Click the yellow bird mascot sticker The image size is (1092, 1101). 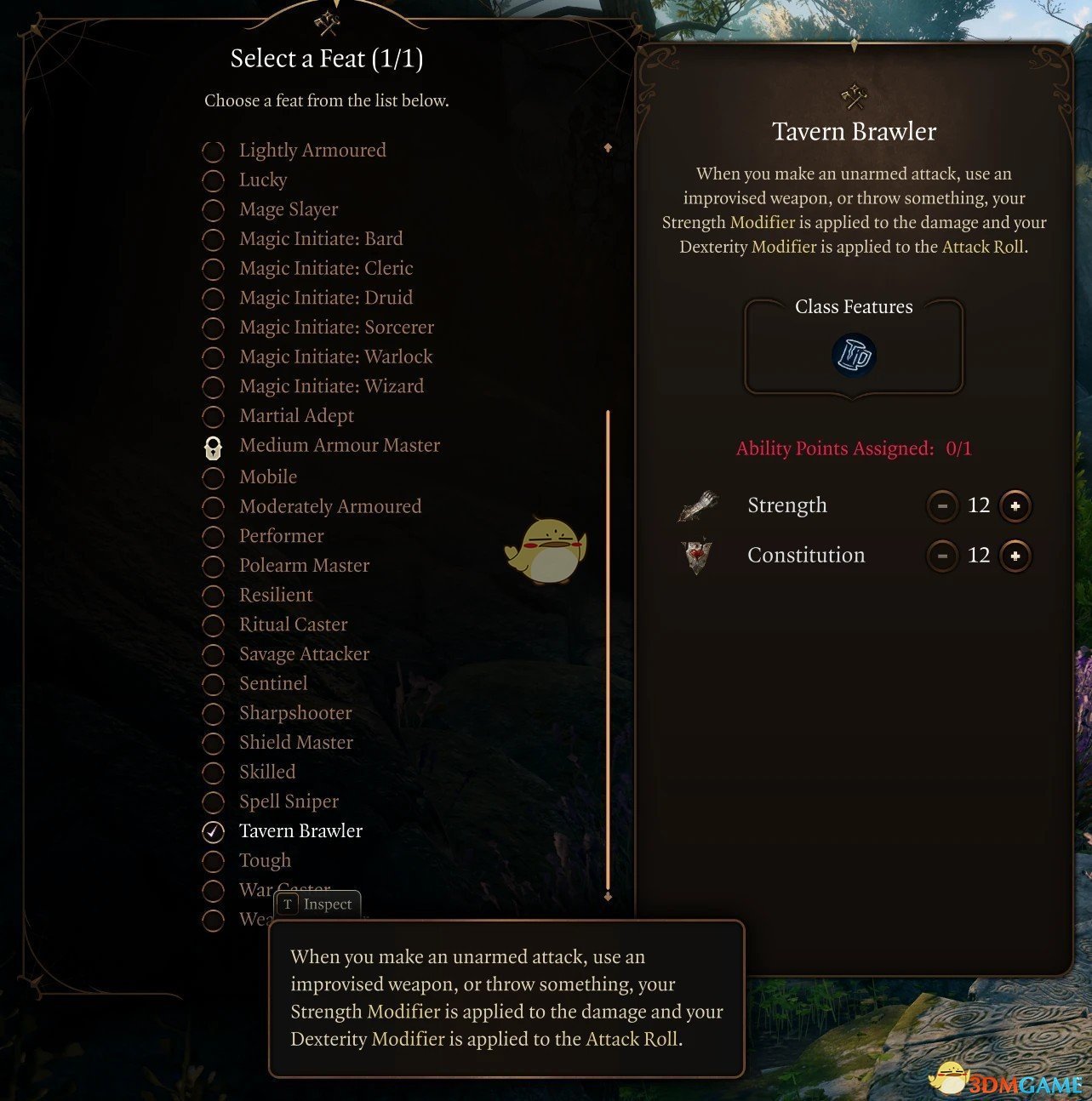[x=547, y=551]
